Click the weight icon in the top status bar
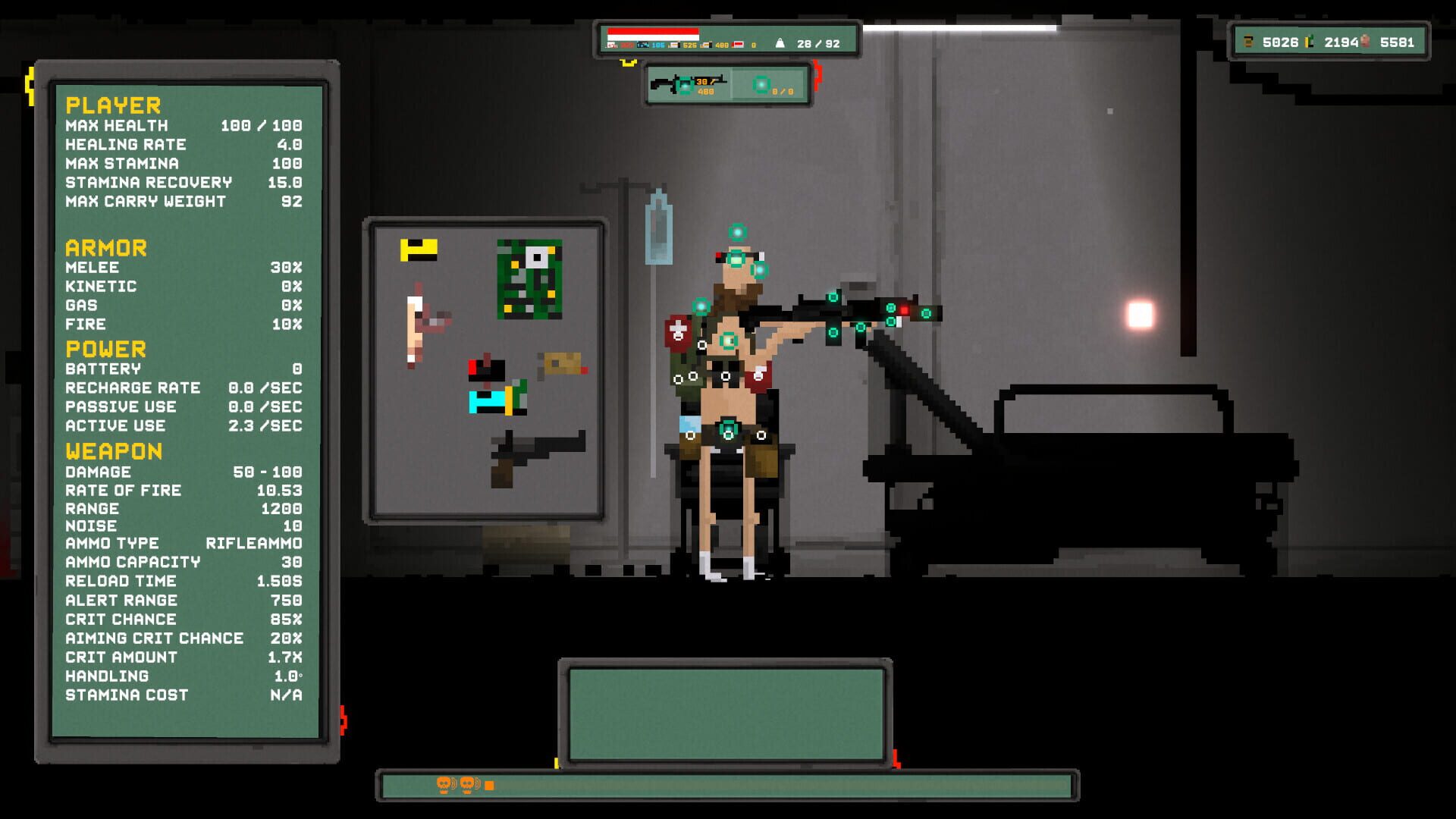Image resolution: width=1456 pixels, height=819 pixels. tap(781, 42)
